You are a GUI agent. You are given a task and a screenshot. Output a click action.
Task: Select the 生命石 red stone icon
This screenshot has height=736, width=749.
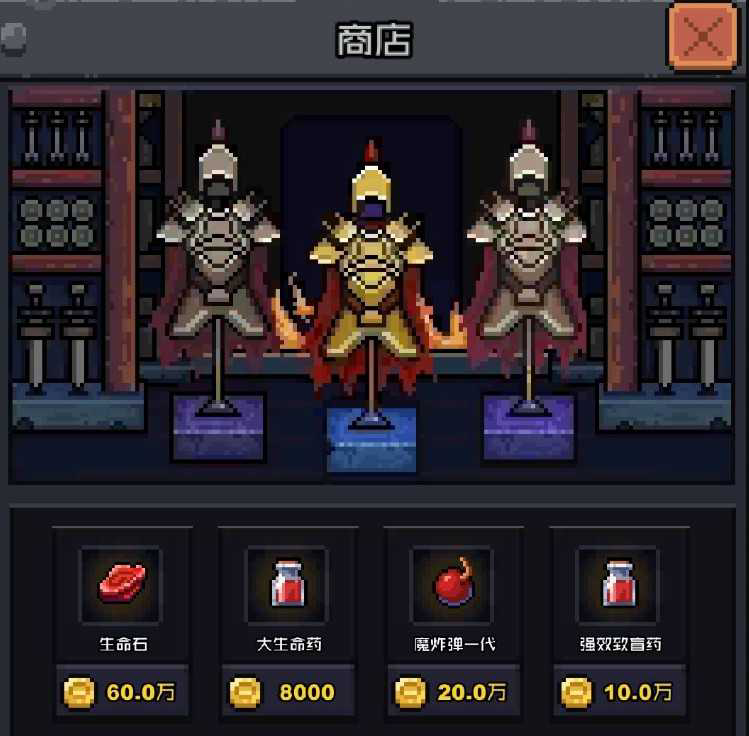[122, 584]
